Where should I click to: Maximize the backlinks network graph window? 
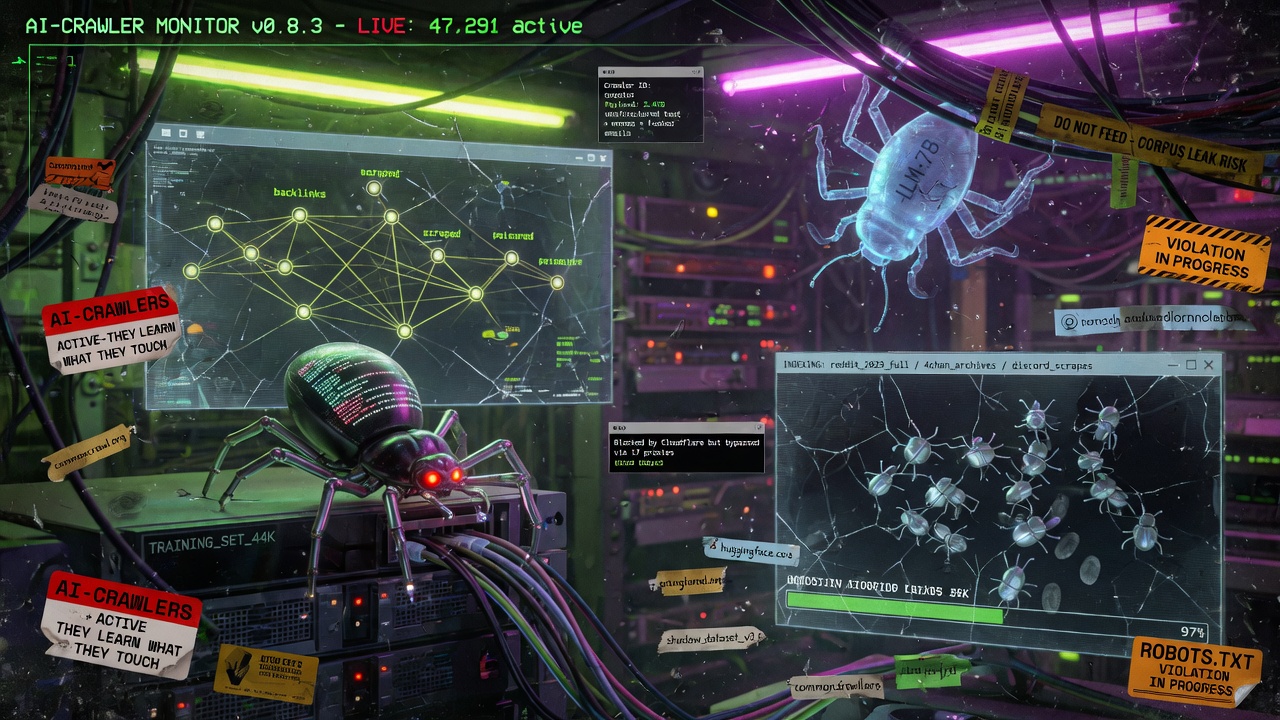pyautogui.click(x=592, y=157)
